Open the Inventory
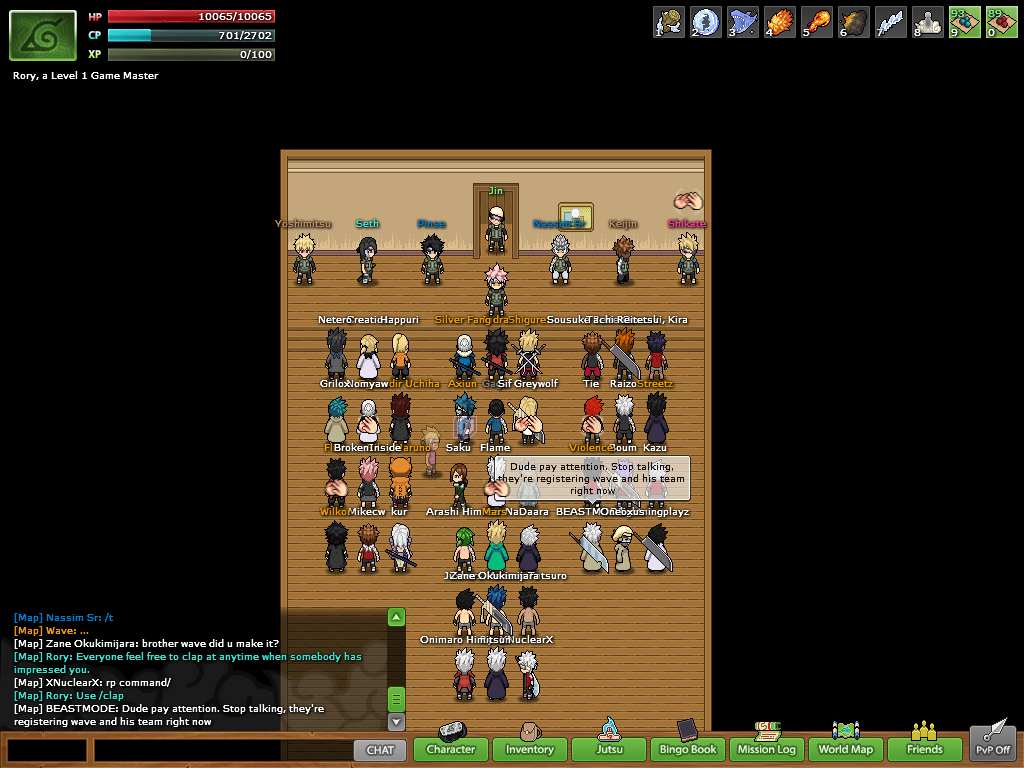The width and height of the screenshot is (1024, 768). click(x=529, y=748)
